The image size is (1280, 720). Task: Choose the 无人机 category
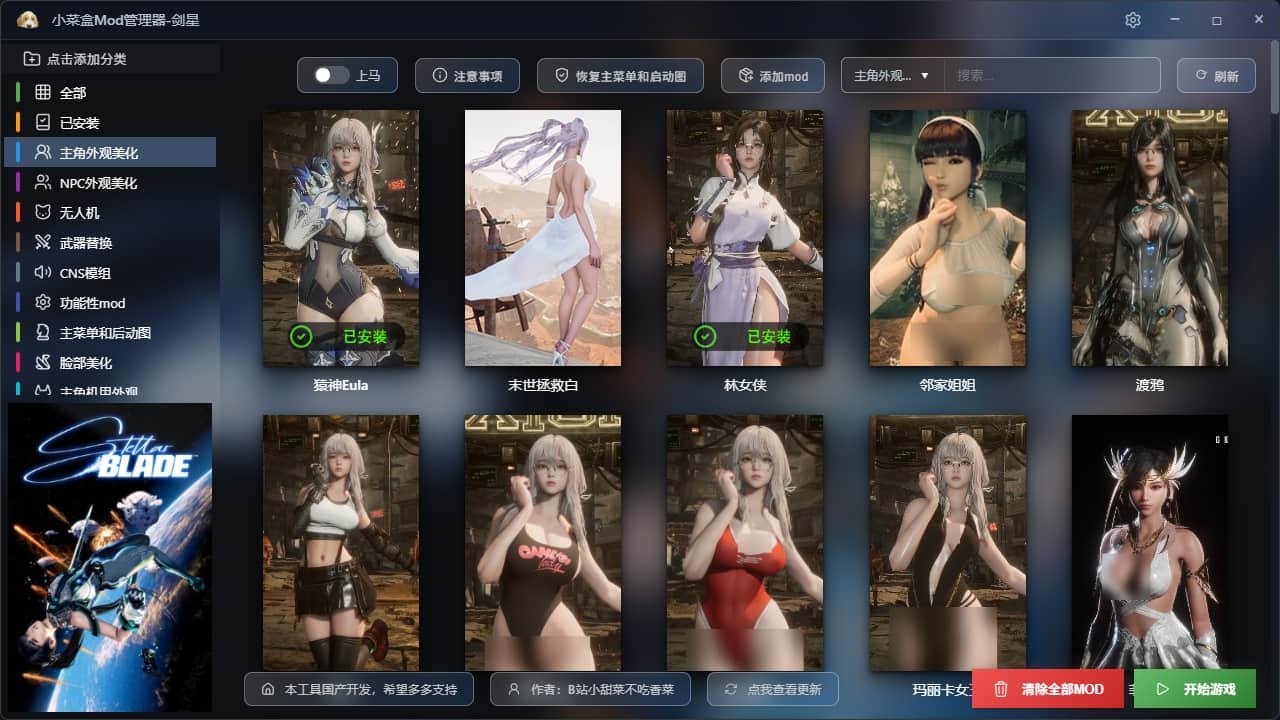pos(79,213)
